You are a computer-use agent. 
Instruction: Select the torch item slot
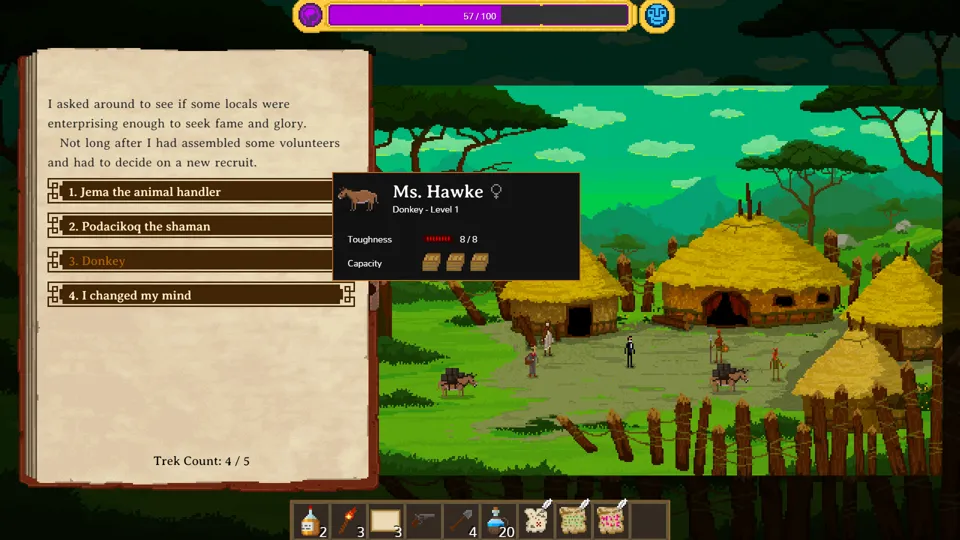tap(347, 520)
